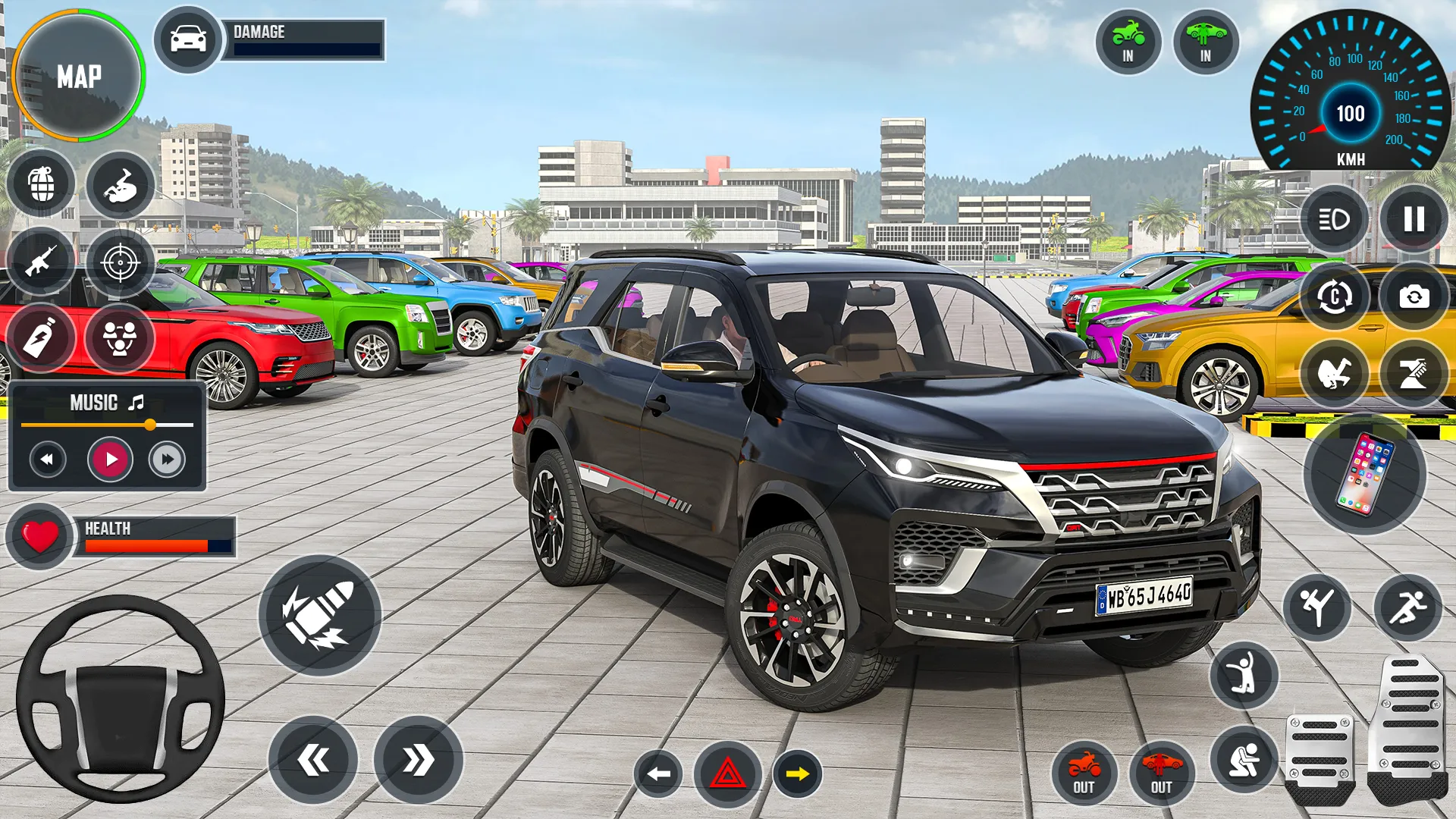Viewport: 1456px width, 819px height.
Task: Go back to previous music track
Action: pos(48,460)
